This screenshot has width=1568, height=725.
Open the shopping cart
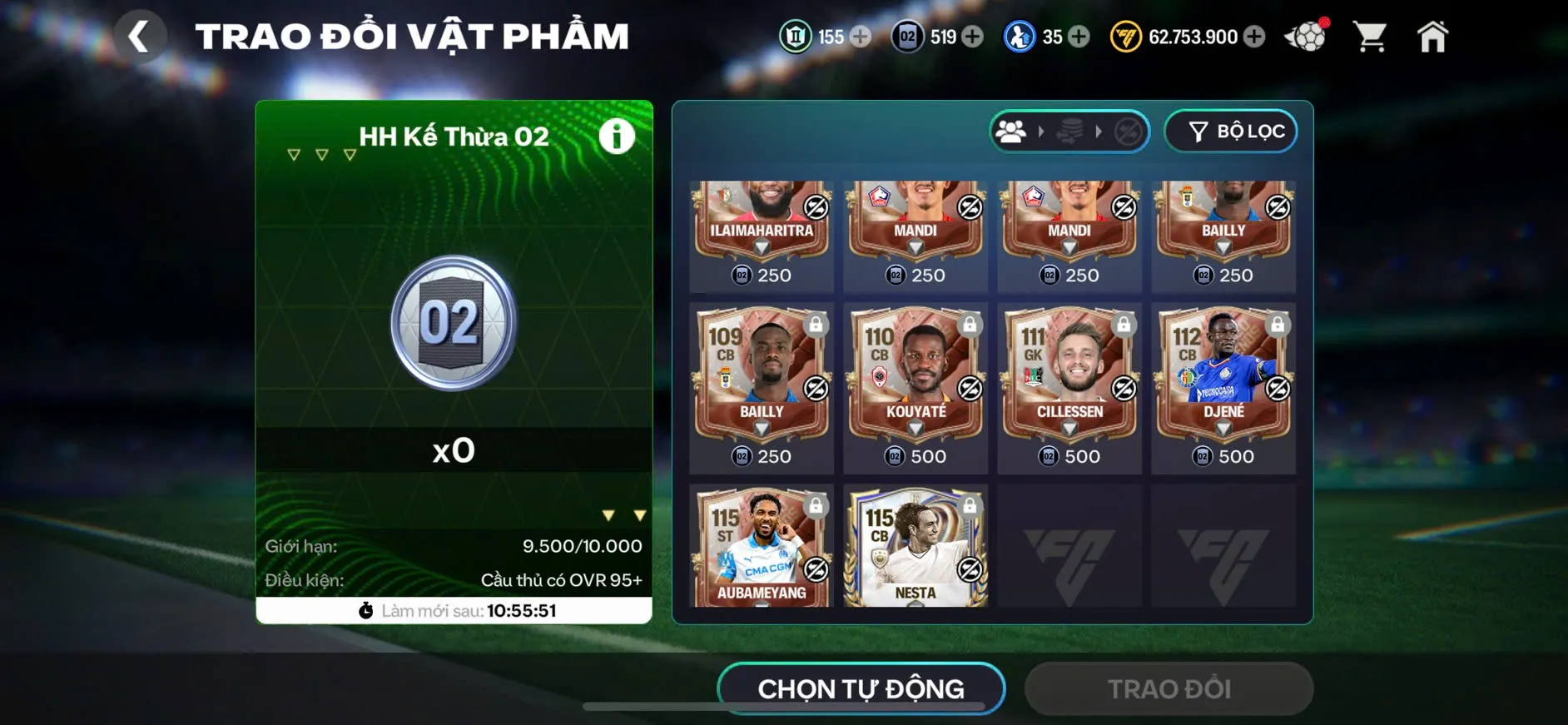pos(1369,35)
